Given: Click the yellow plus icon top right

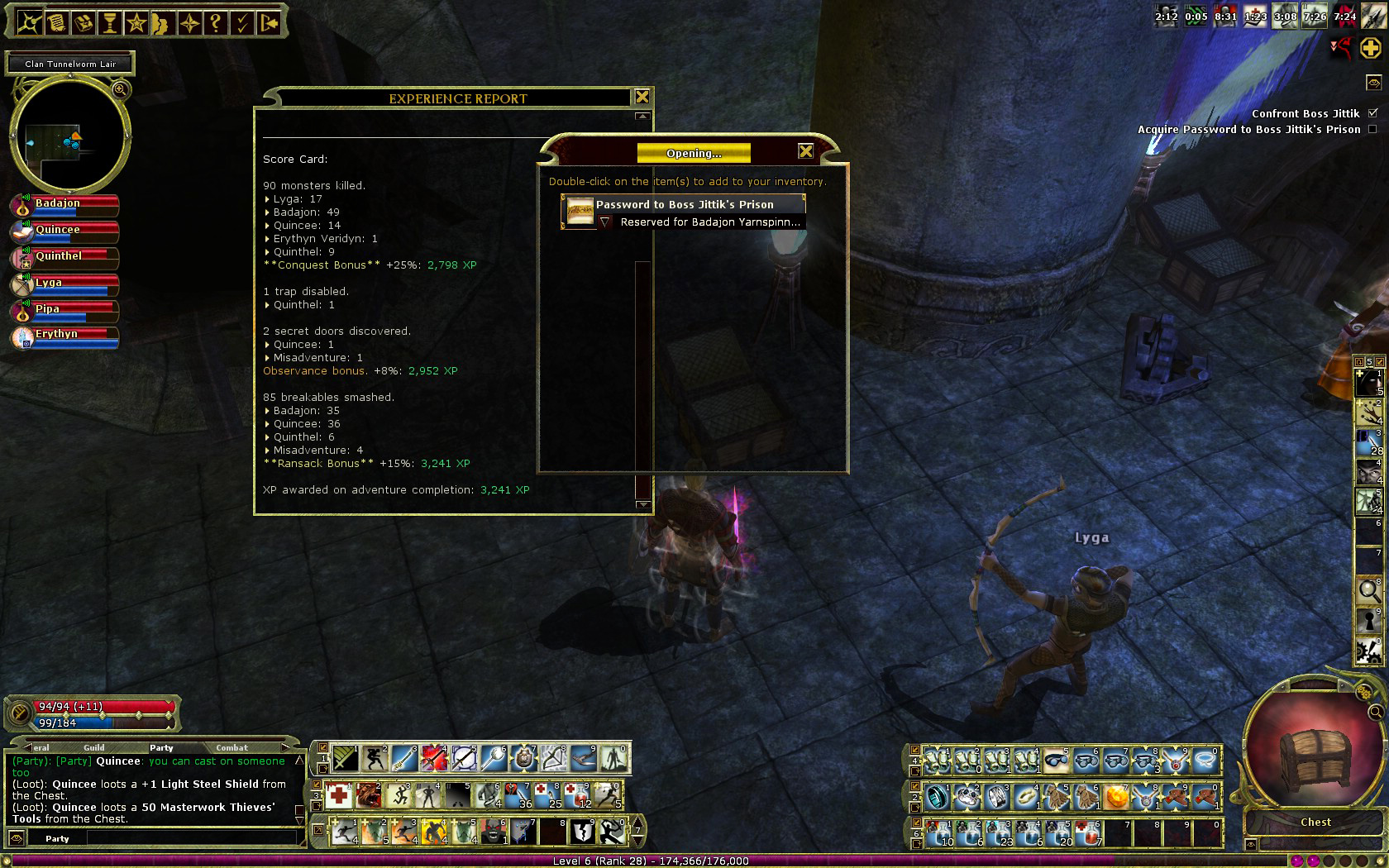Looking at the screenshot, I should (1370, 49).
